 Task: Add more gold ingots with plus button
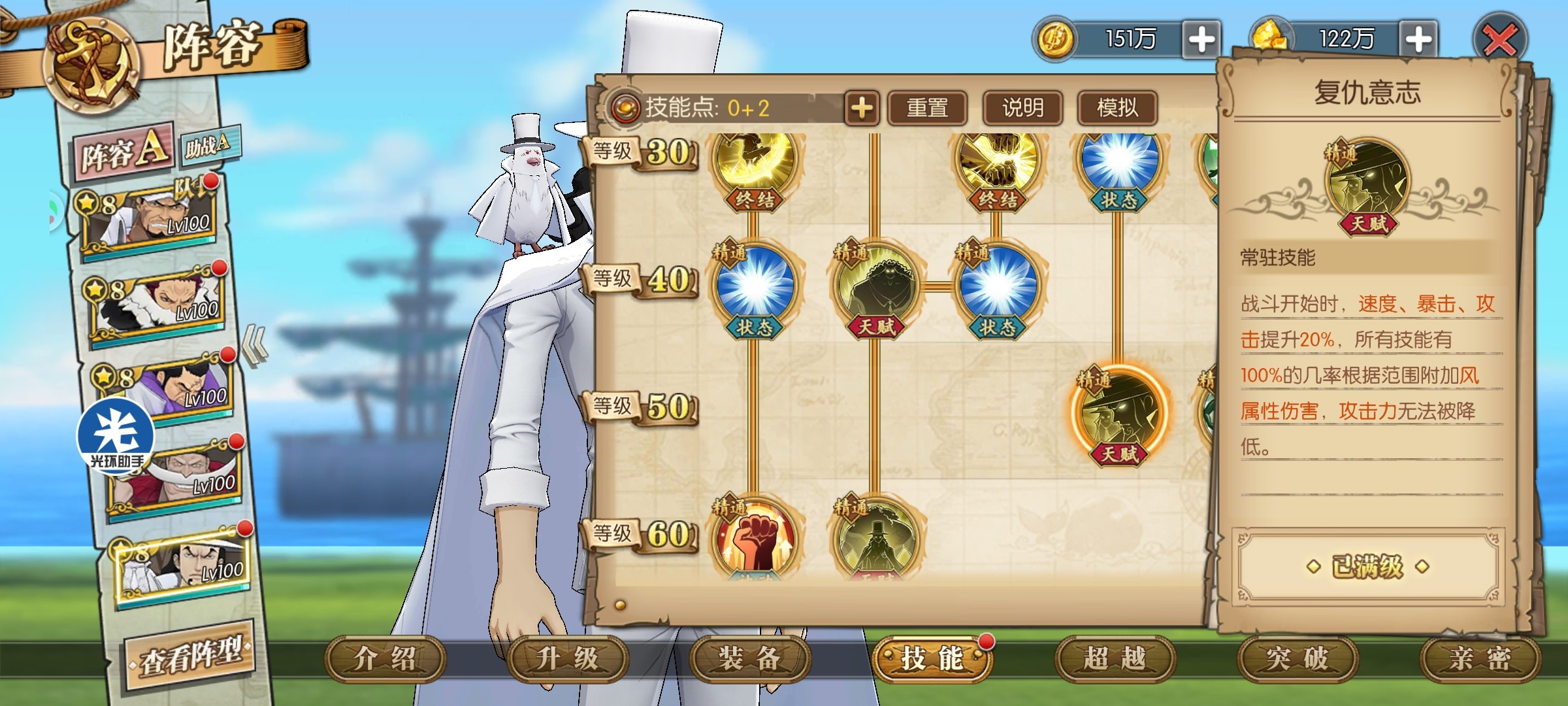tap(1418, 39)
